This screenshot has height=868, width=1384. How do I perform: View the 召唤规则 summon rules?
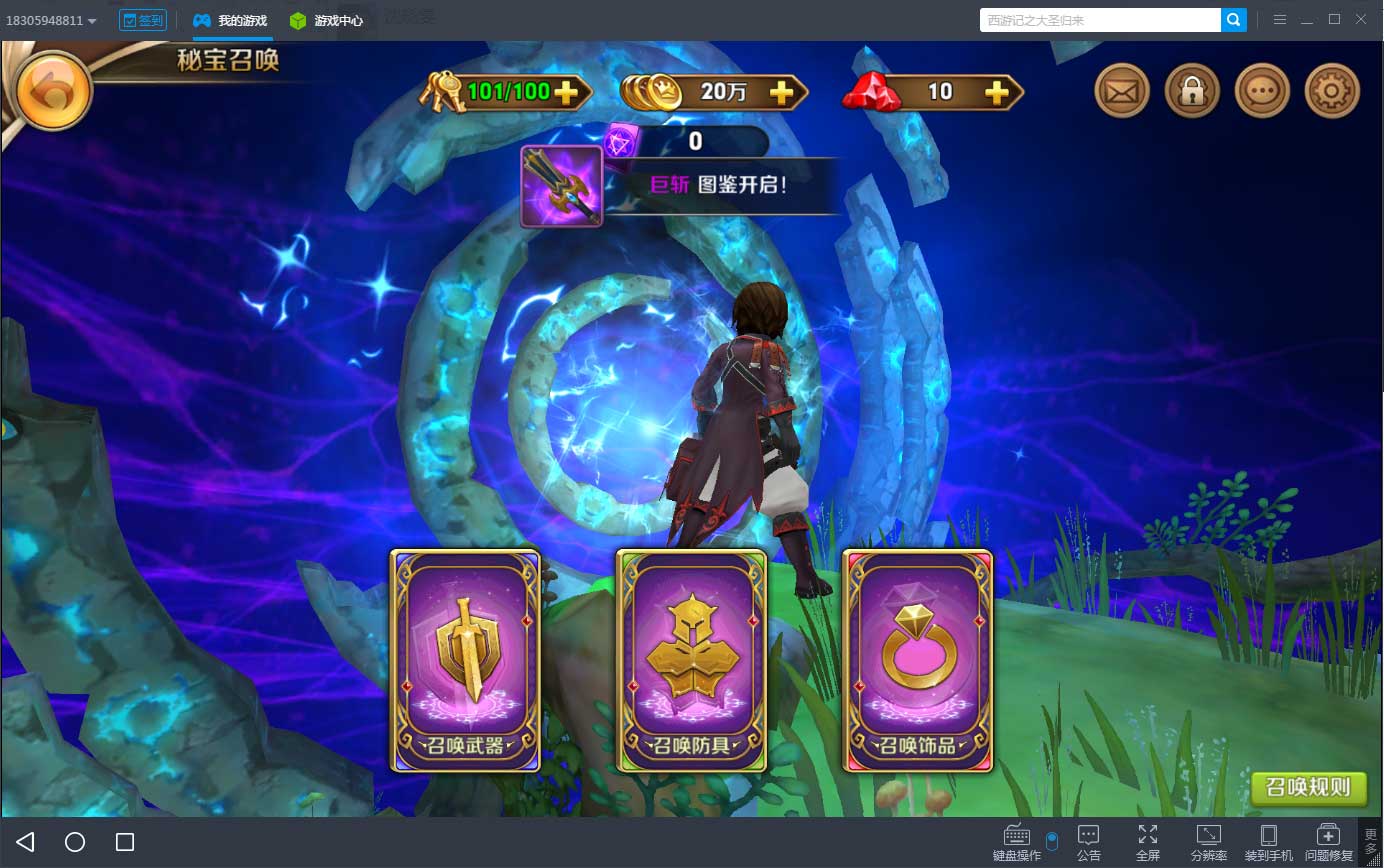point(1308,787)
